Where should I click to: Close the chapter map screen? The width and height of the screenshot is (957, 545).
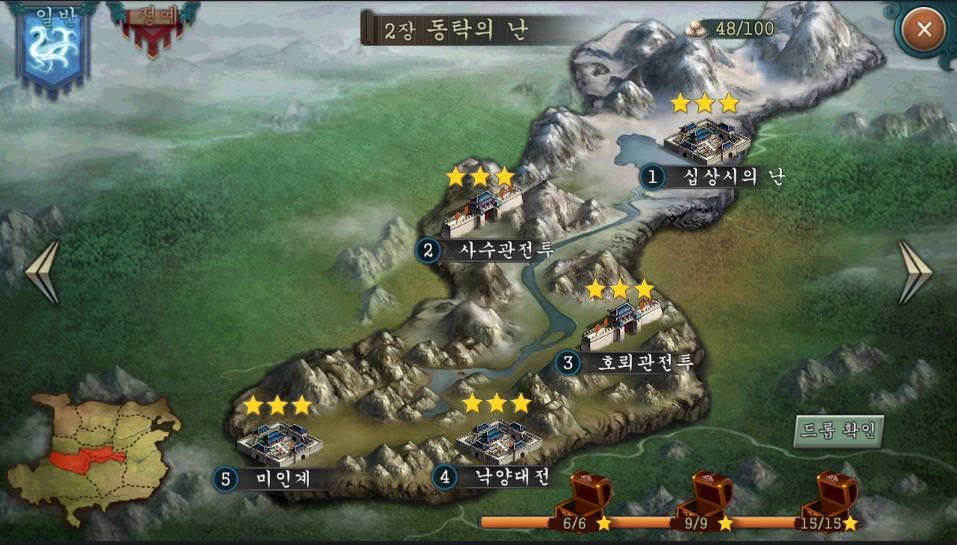pyautogui.click(x=924, y=30)
